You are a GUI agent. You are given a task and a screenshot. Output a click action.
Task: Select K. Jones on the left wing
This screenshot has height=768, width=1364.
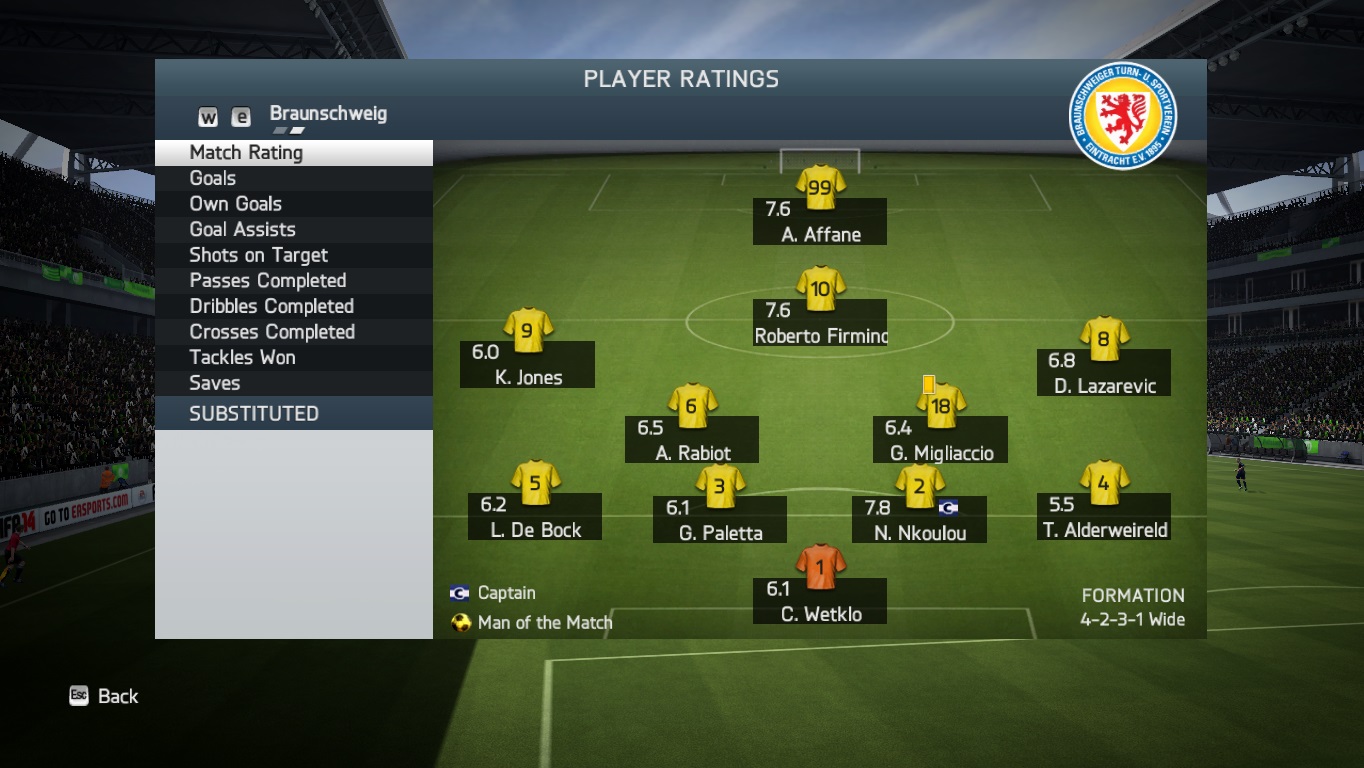point(528,364)
